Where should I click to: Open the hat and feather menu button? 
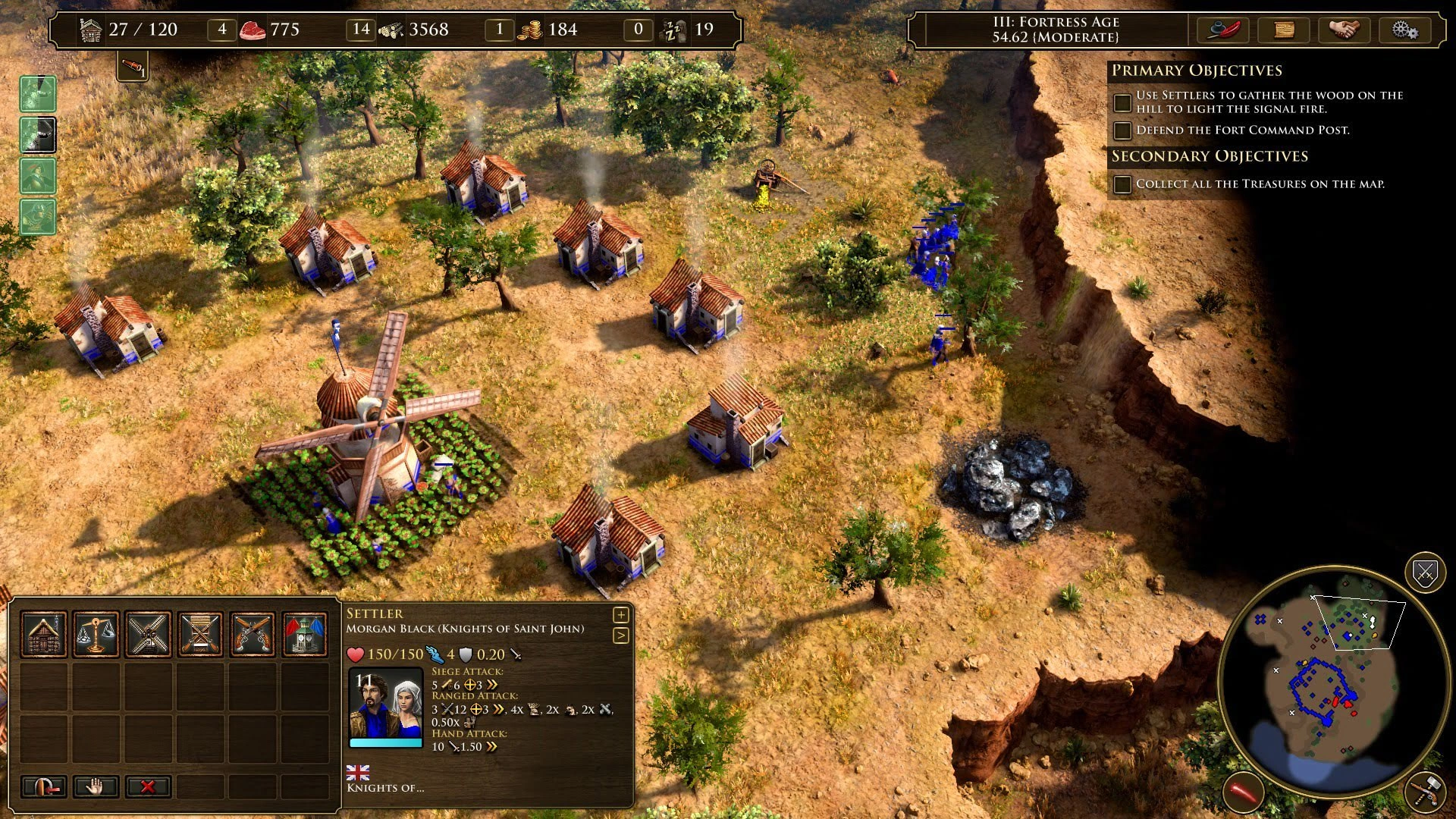coord(1222,30)
